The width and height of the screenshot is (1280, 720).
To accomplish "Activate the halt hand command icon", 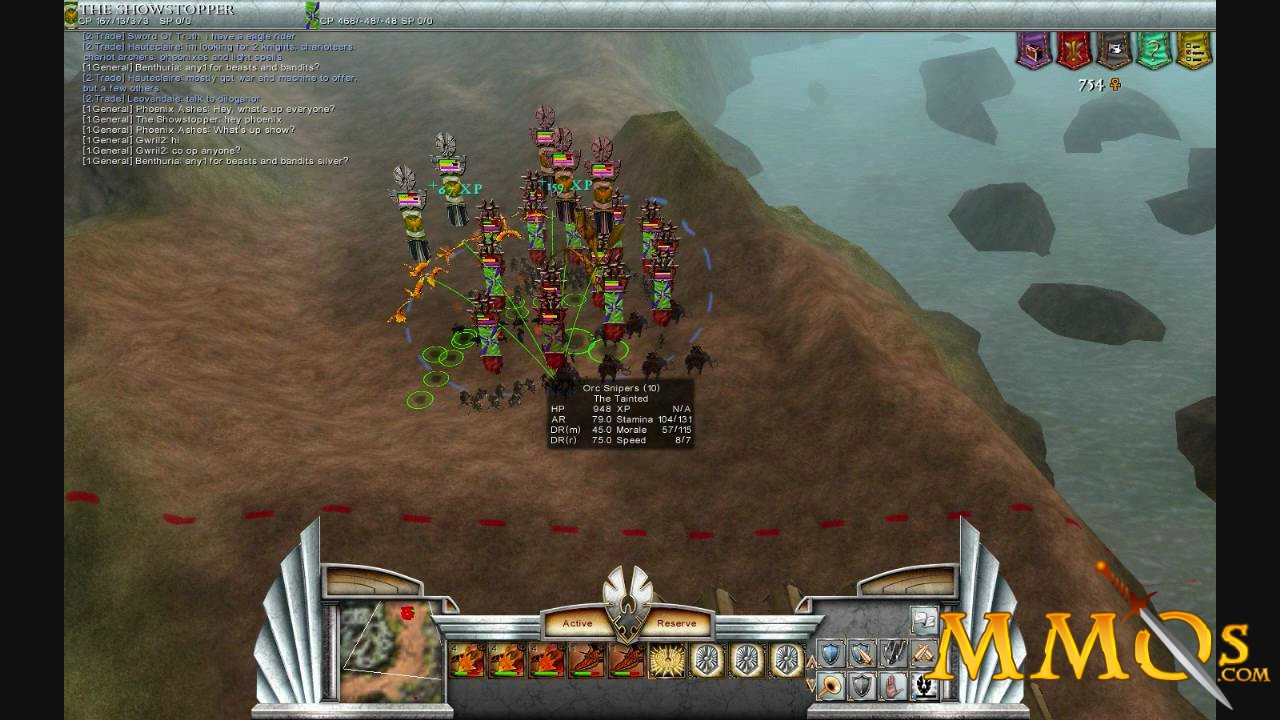I will coord(893,686).
